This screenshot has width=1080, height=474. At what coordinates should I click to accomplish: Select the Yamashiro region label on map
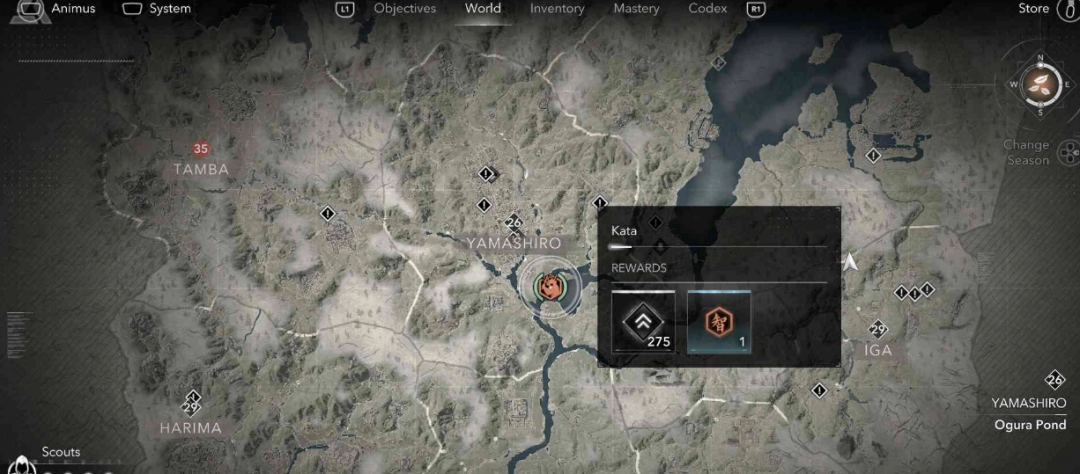514,243
